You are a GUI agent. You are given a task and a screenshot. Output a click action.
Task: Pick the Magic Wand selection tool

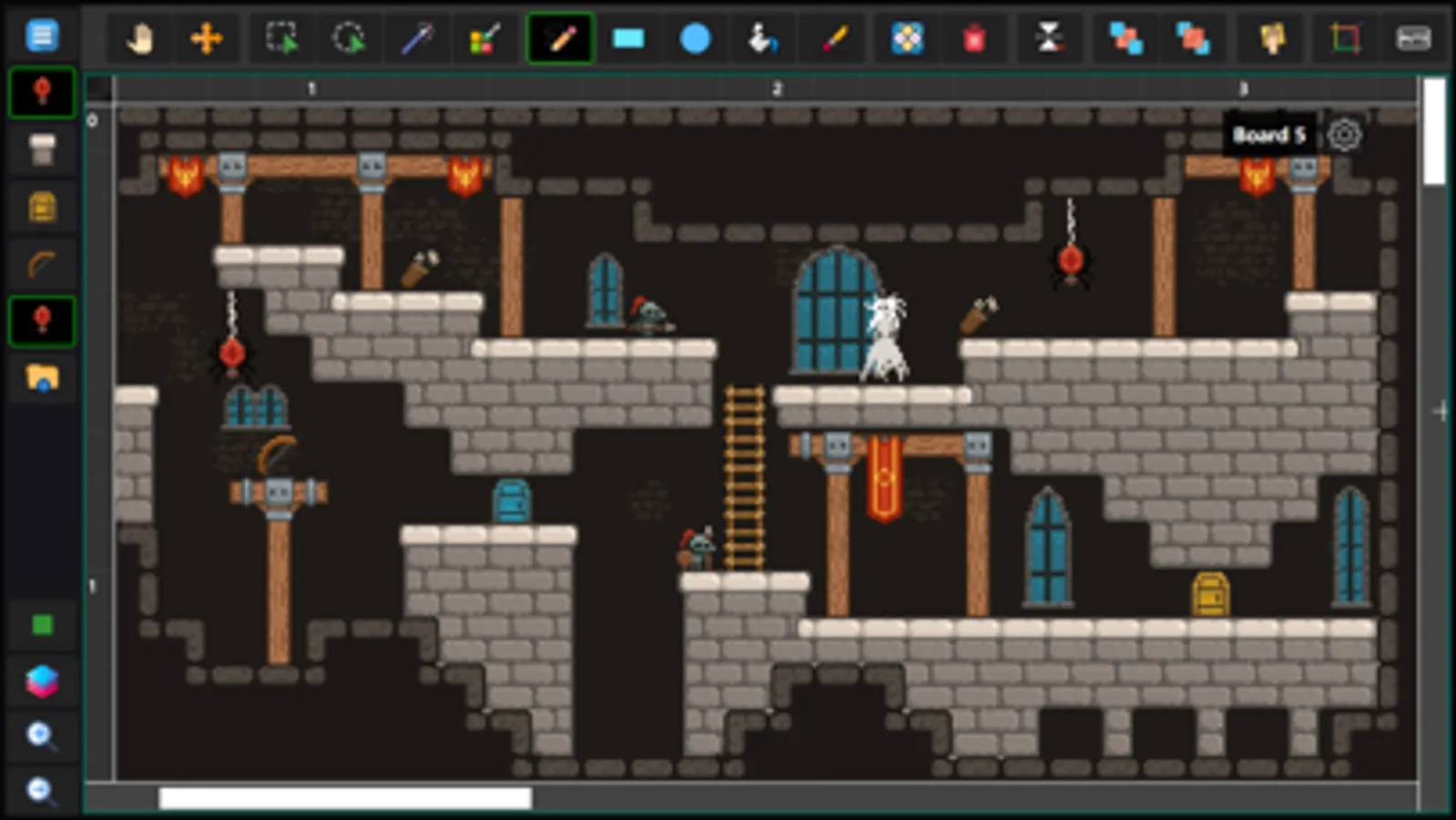point(416,38)
